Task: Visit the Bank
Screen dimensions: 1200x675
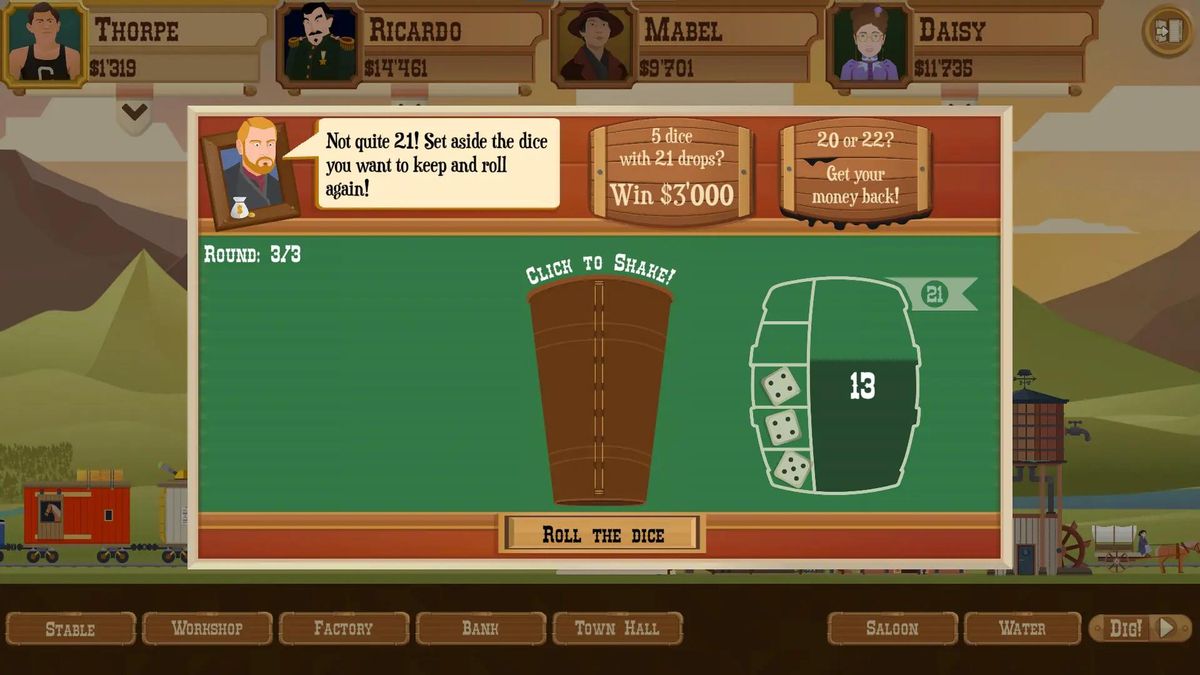Action: click(x=480, y=628)
